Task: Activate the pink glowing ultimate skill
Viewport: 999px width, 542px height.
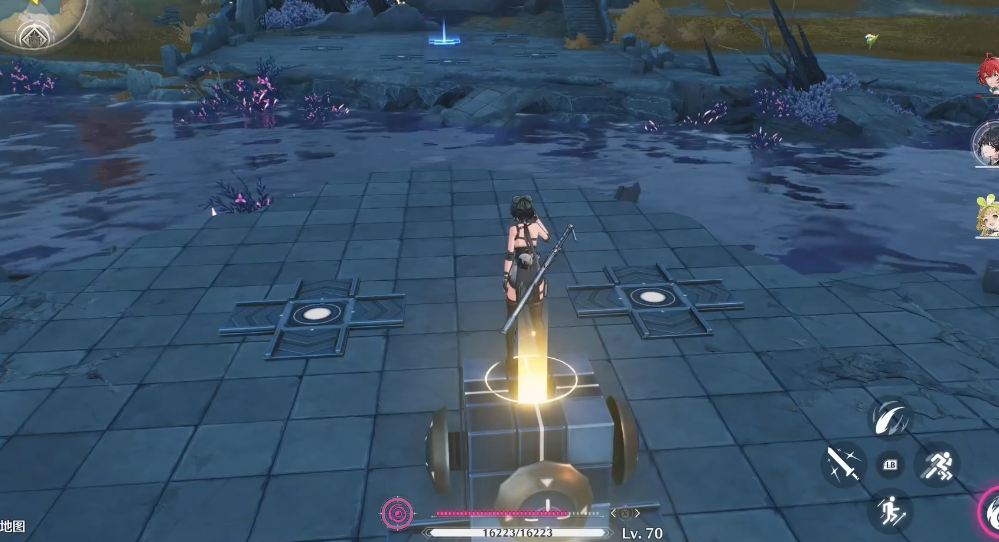Action: [x=989, y=514]
